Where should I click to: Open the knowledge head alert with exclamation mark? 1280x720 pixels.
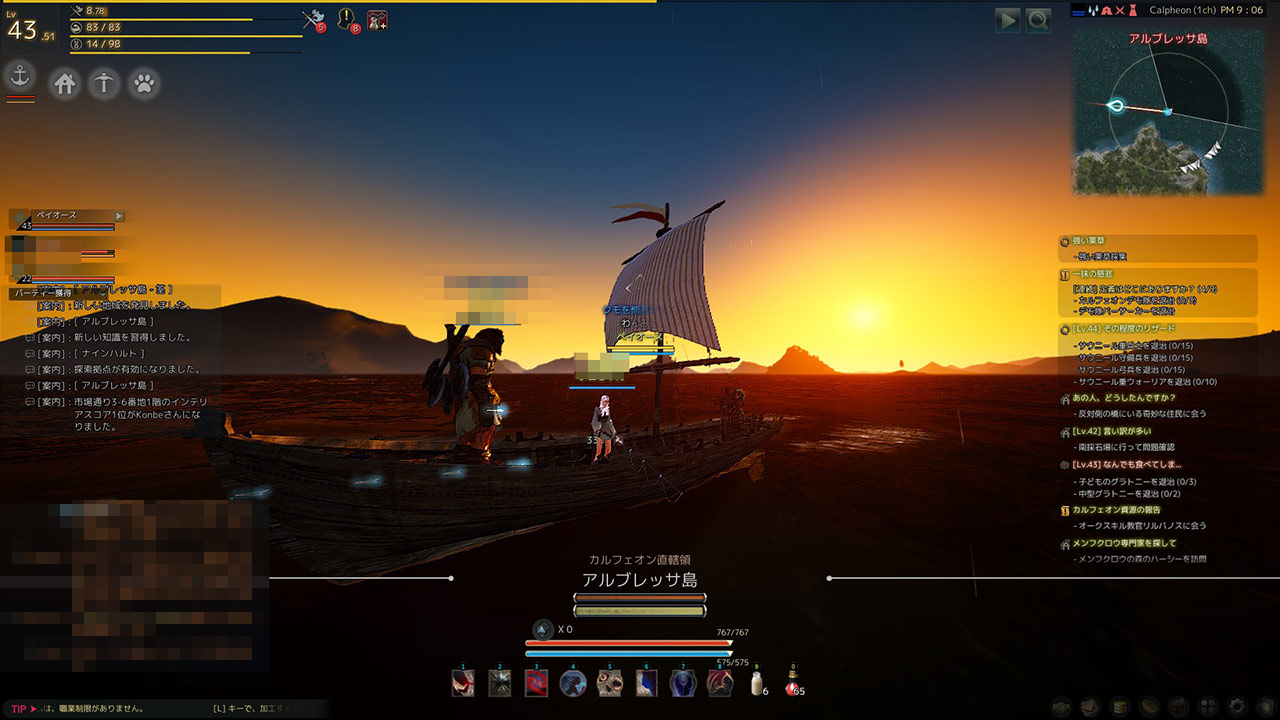click(x=346, y=19)
